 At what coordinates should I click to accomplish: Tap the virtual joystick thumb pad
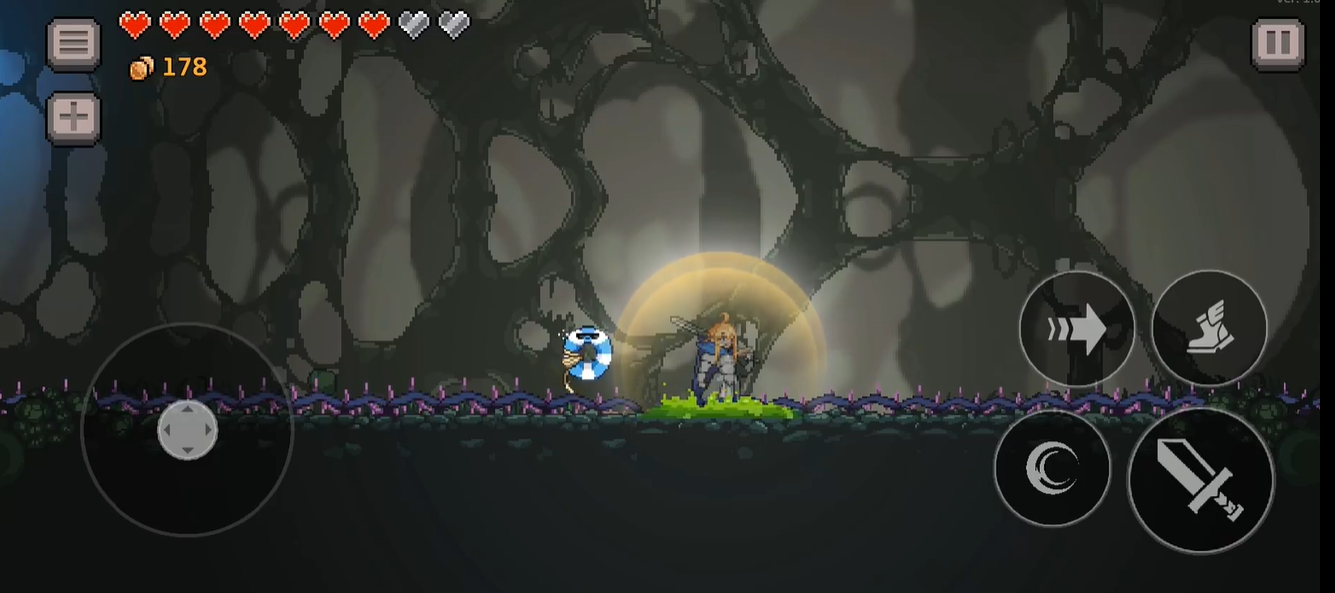tap(187, 430)
